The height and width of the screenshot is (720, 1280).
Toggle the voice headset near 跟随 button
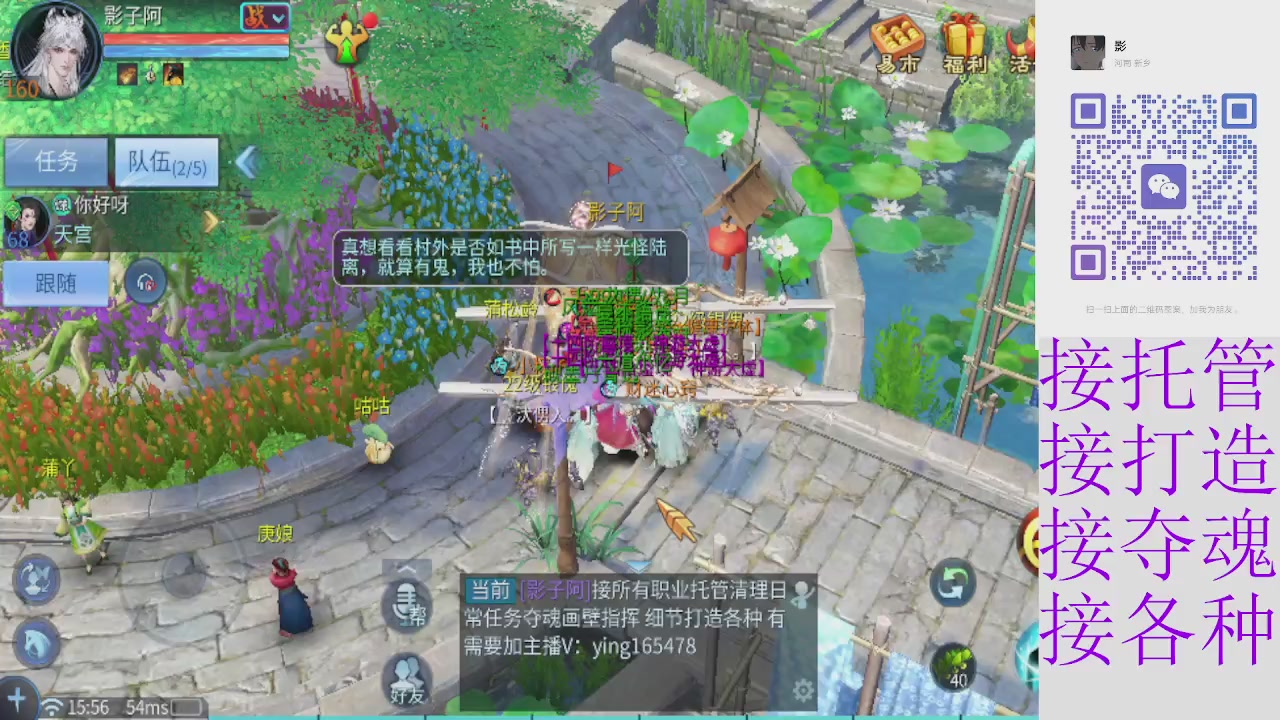tap(144, 283)
